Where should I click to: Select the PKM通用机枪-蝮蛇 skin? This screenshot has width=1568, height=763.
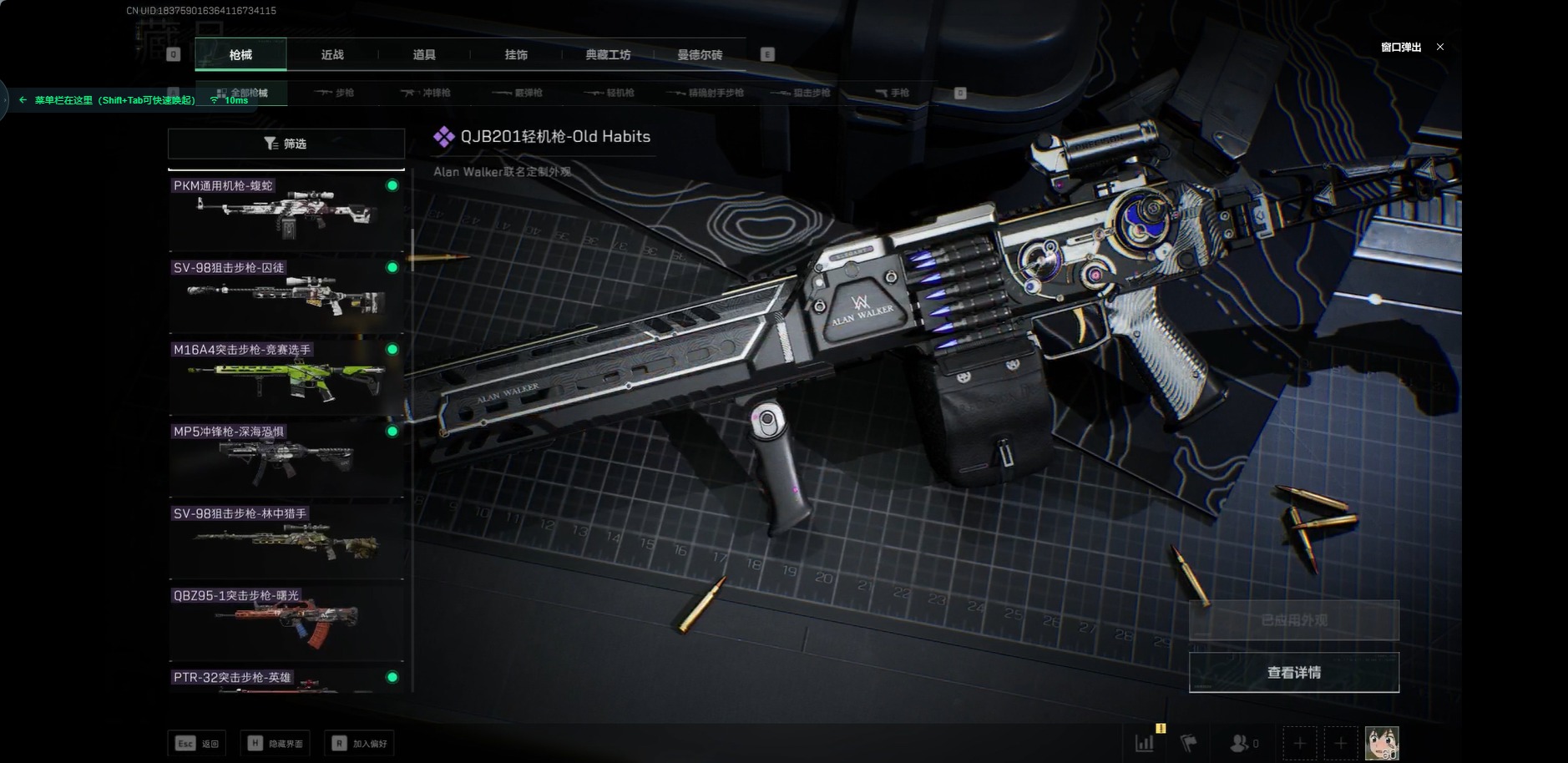click(x=286, y=211)
